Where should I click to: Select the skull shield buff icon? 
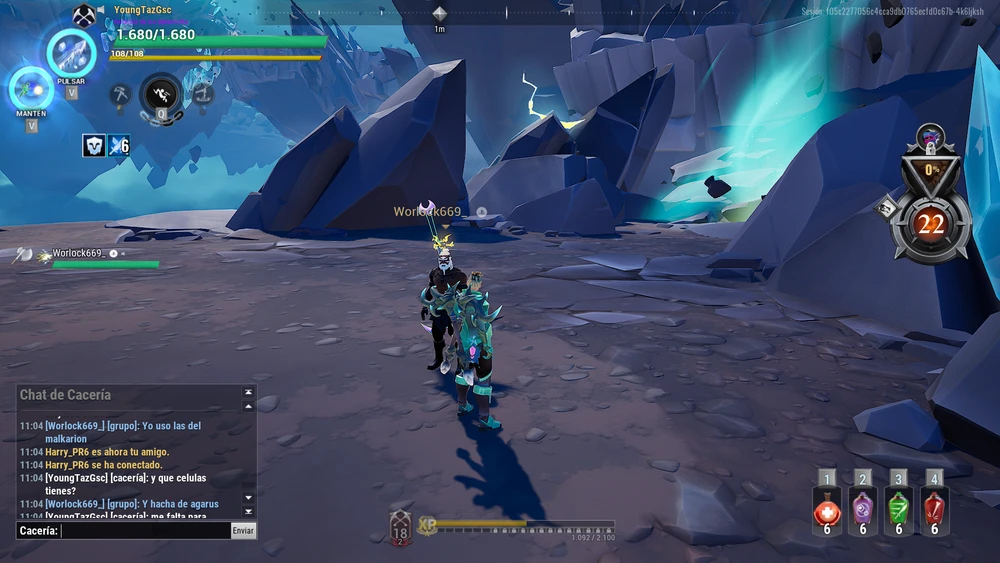click(x=94, y=145)
